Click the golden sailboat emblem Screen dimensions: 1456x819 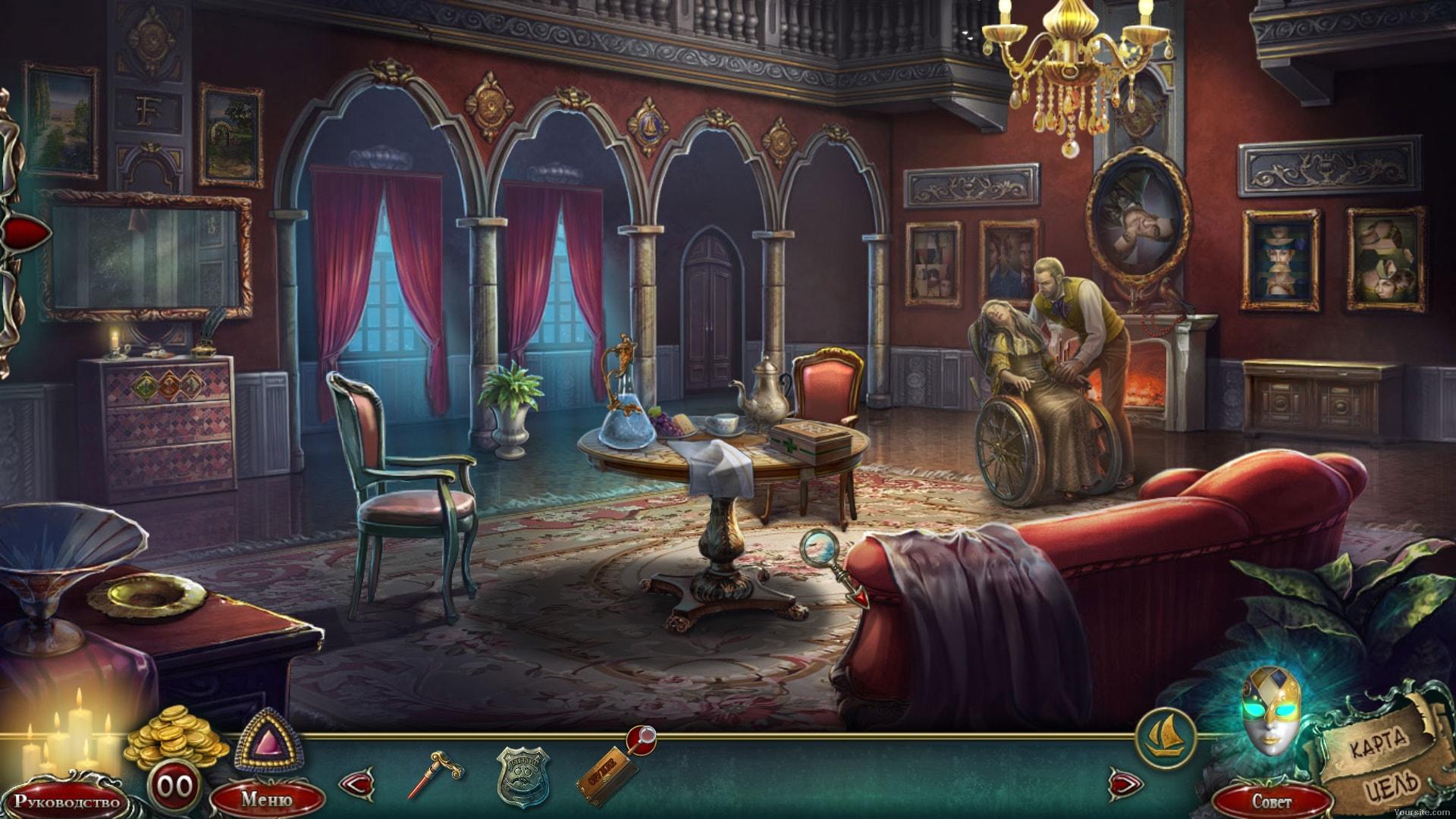(x=1166, y=737)
